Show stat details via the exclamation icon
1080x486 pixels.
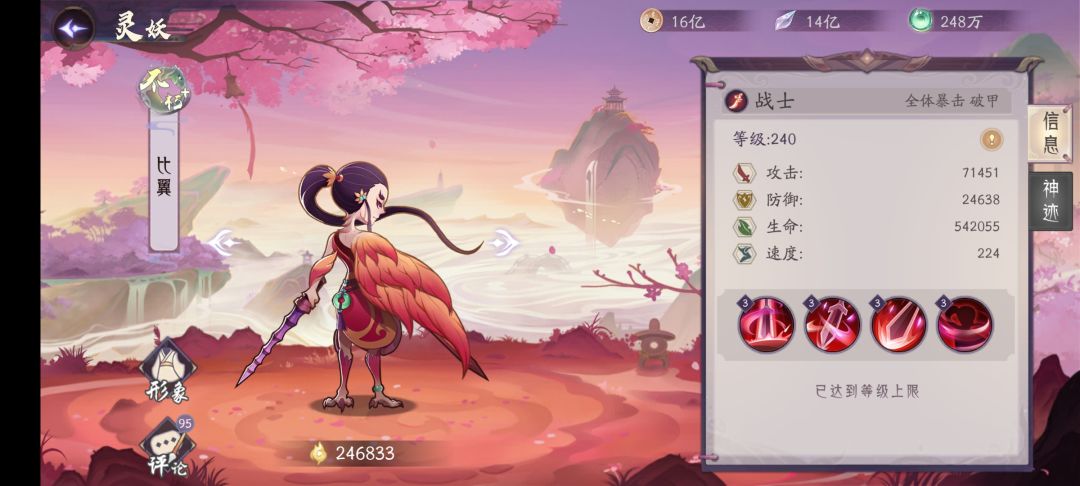pyautogui.click(x=991, y=139)
